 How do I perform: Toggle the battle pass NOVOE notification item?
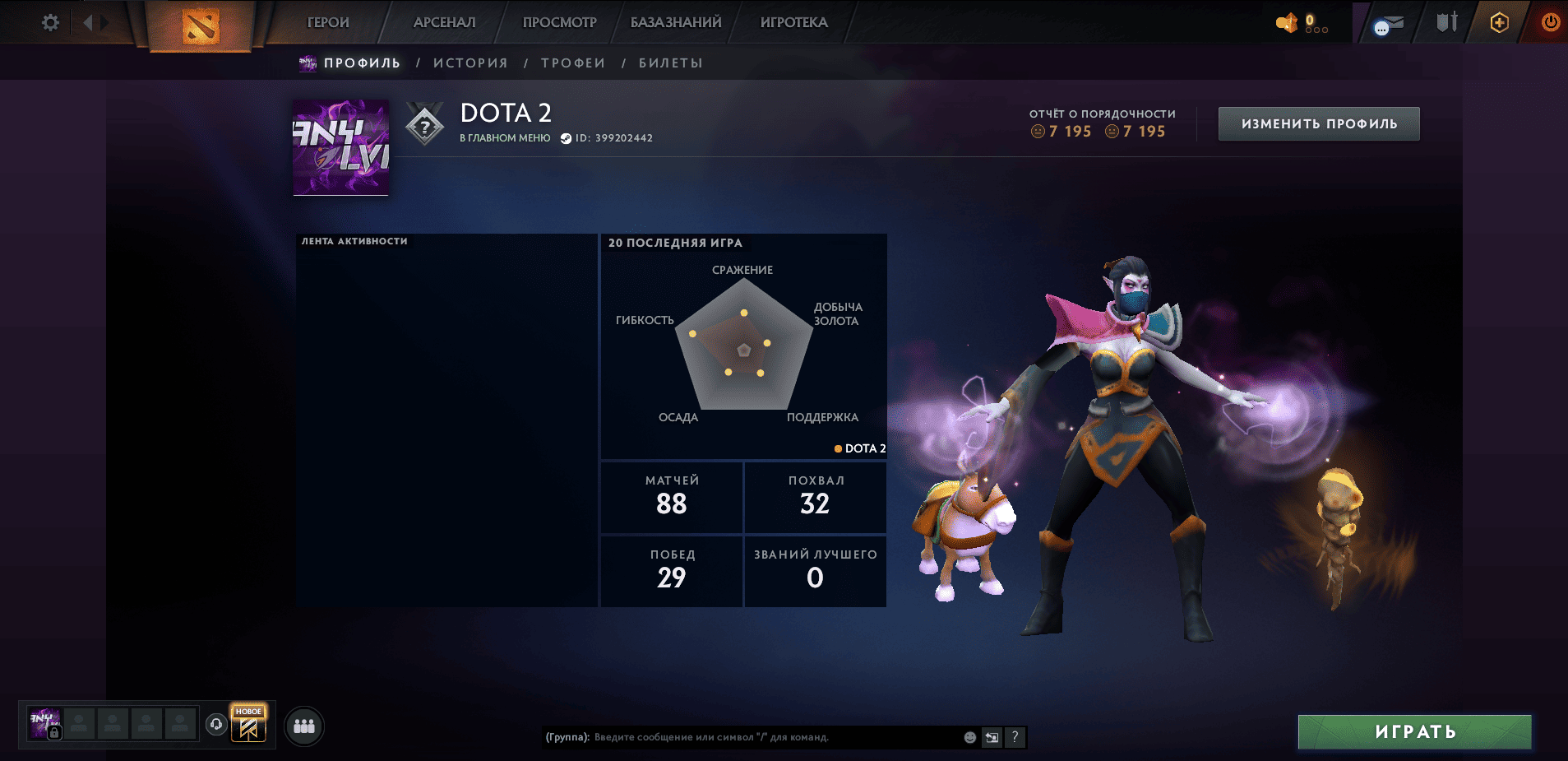pyautogui.click(x=249, y=723)
